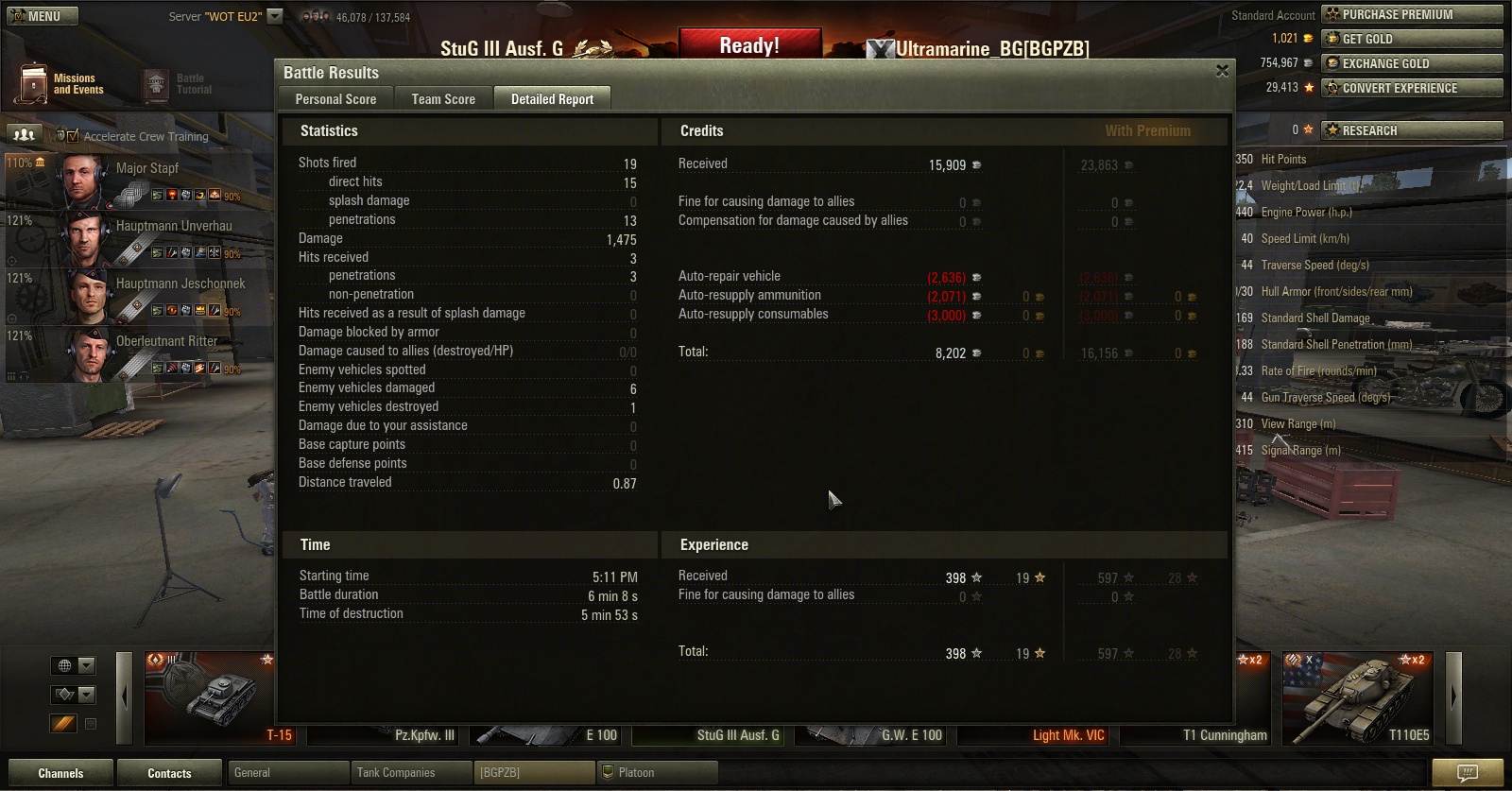1512x791 pixels.
Task: Click Purchase Premium button
Action: click(x=1412, y=14)
